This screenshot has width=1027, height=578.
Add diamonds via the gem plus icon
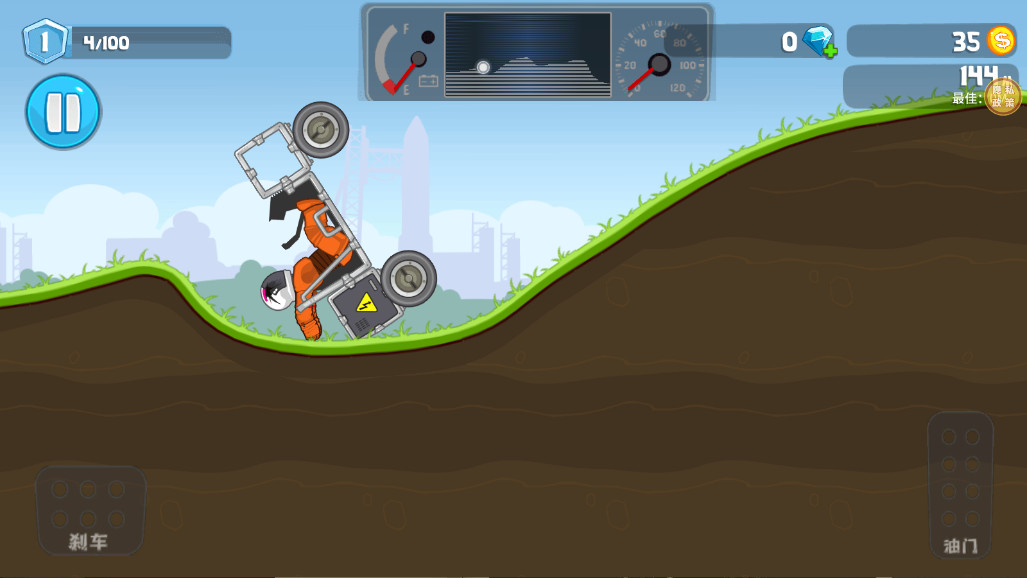pos(820,42)
